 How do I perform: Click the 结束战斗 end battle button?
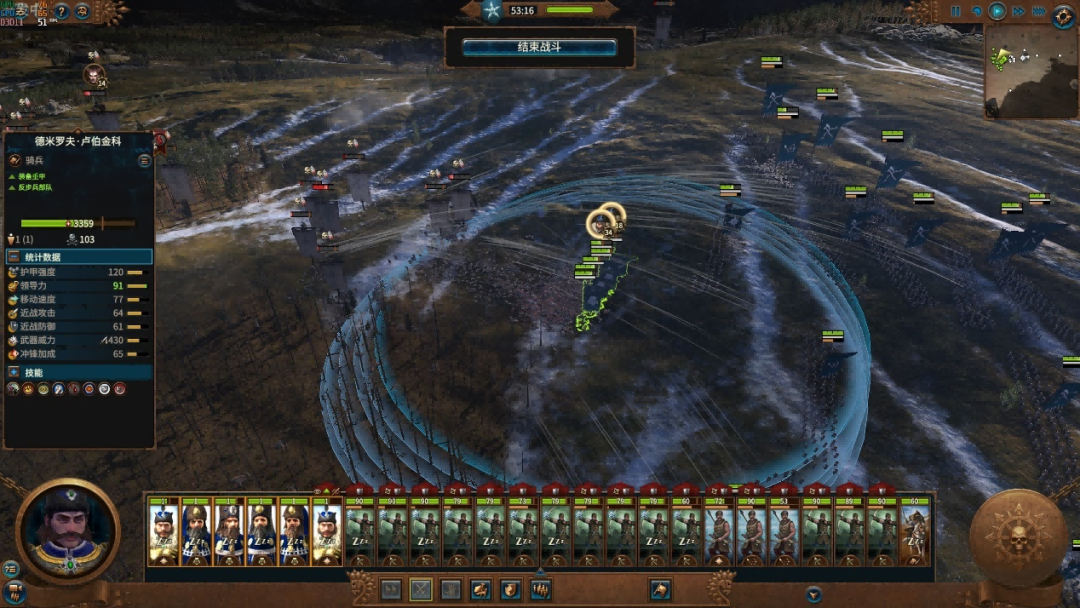[x=539, y=47]
